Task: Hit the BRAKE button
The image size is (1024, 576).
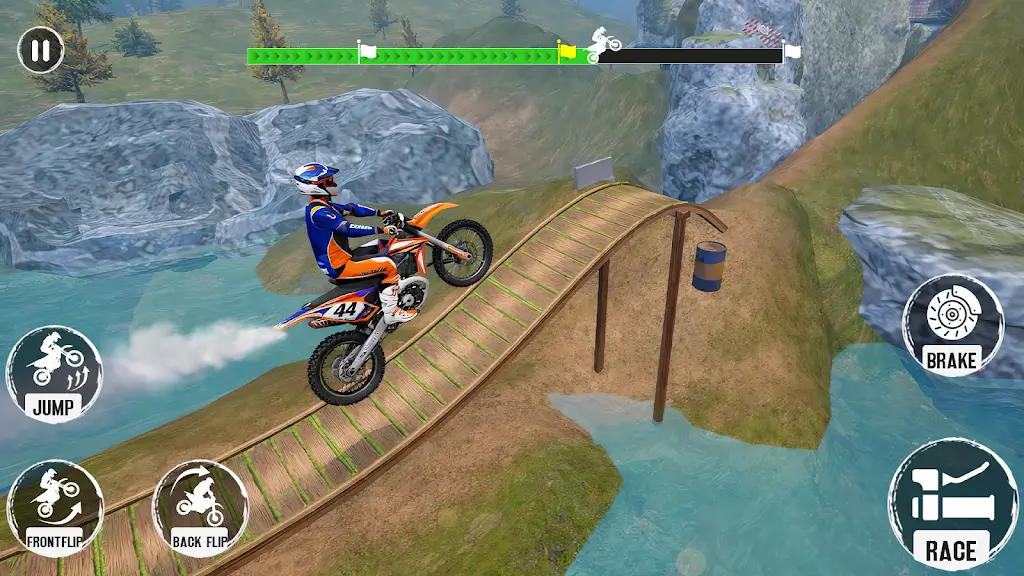Action: (952, 326)
